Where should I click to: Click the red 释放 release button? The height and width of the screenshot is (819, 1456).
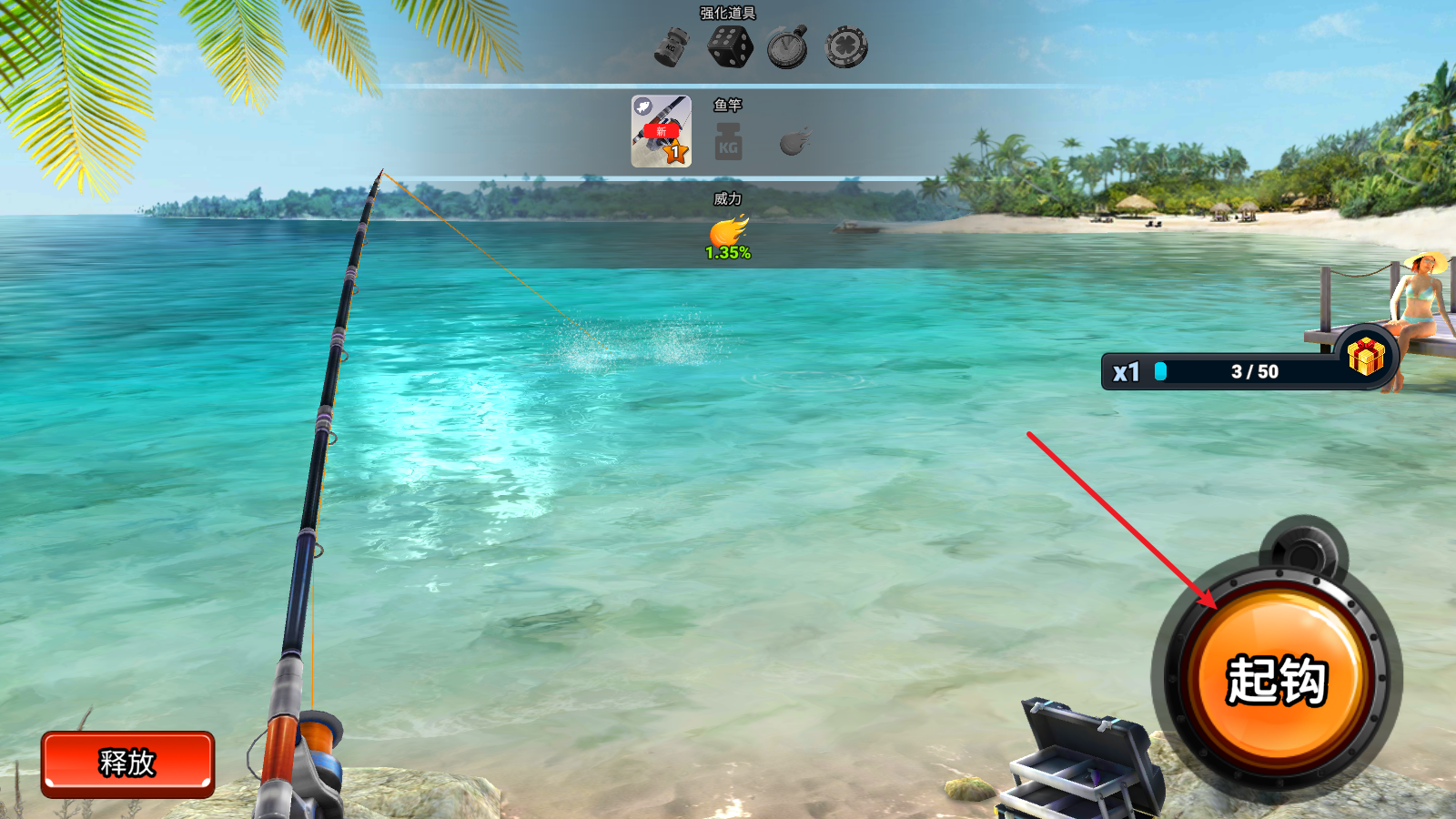coord(127,763)
